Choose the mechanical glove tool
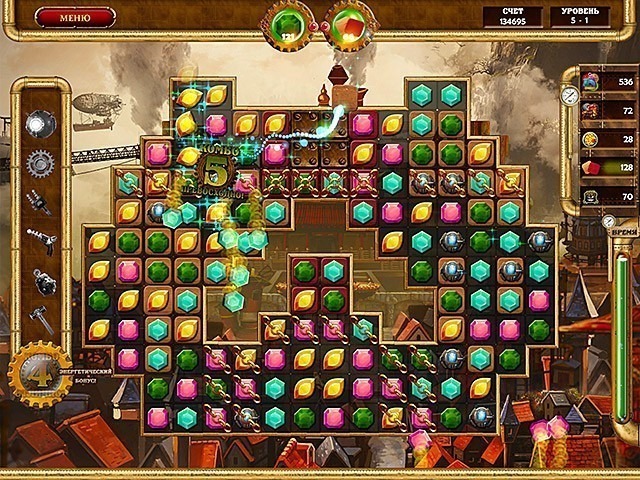 coord(39,201)
